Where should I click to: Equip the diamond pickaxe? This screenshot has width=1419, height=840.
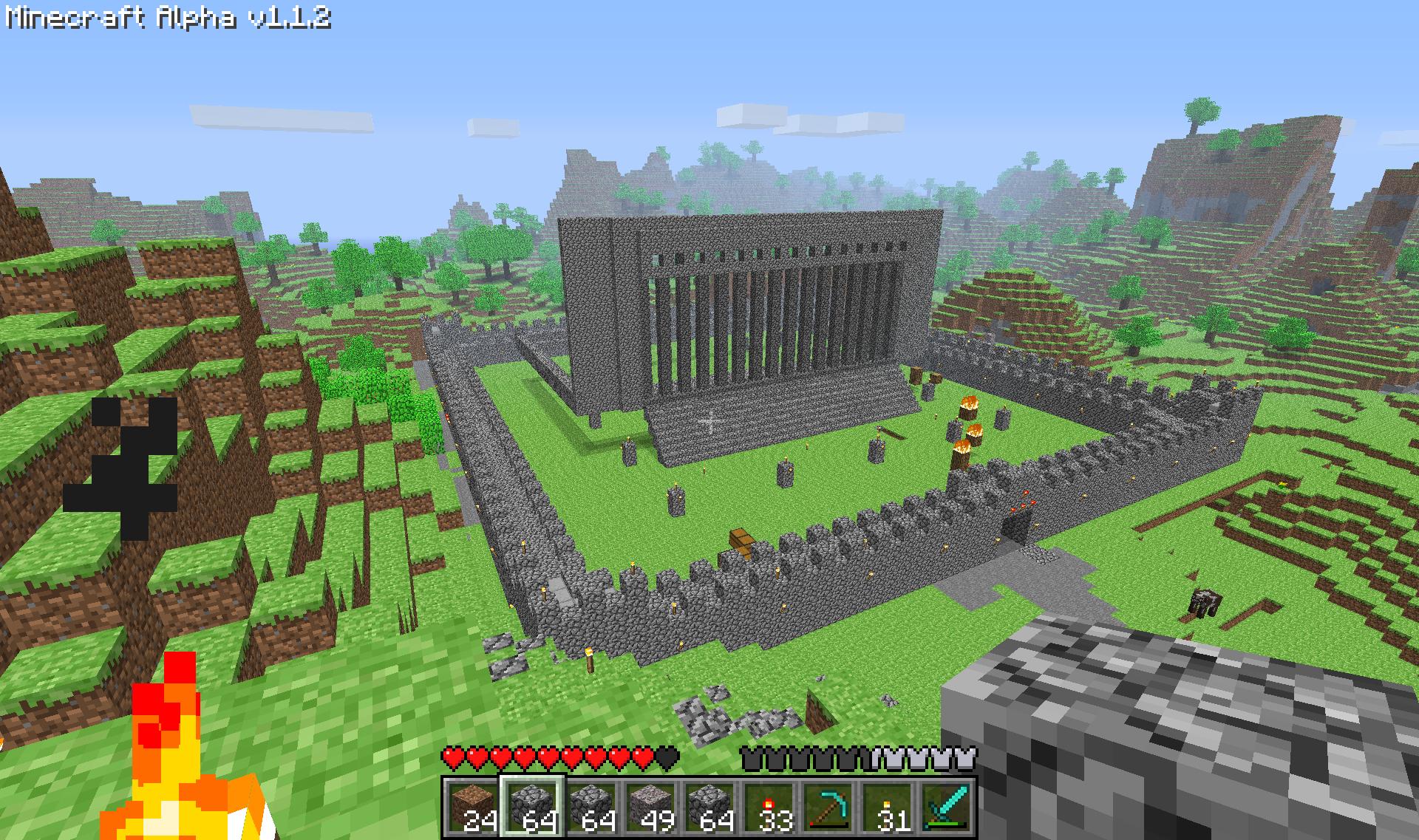[x=828, y=807]
